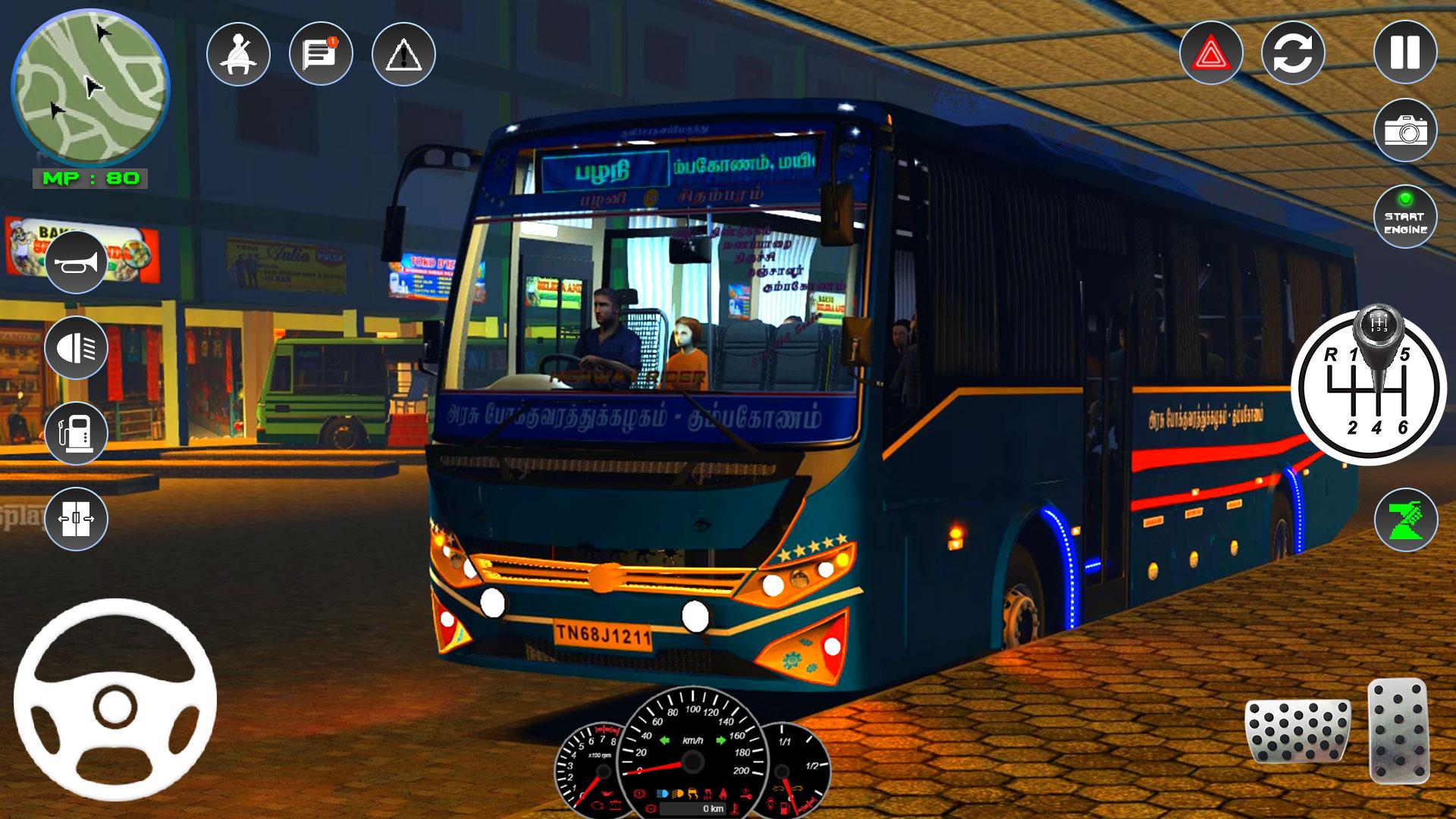Screen dimensions: 1456x819
Task: Tap the white warning triangle button
Action: pos(403,55)
